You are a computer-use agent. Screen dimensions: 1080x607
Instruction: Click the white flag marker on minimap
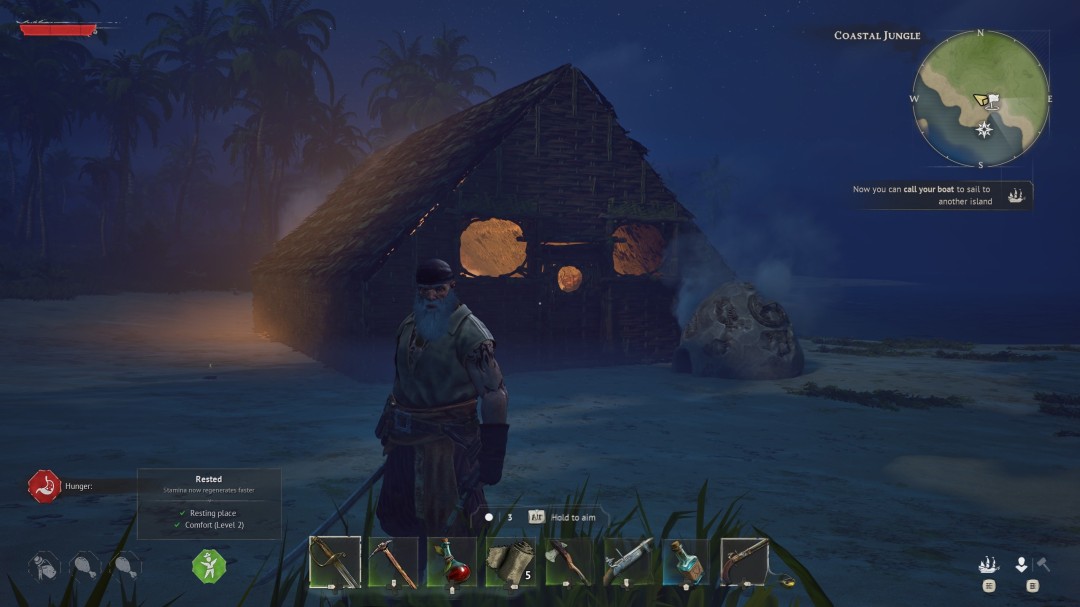point(994,101)
